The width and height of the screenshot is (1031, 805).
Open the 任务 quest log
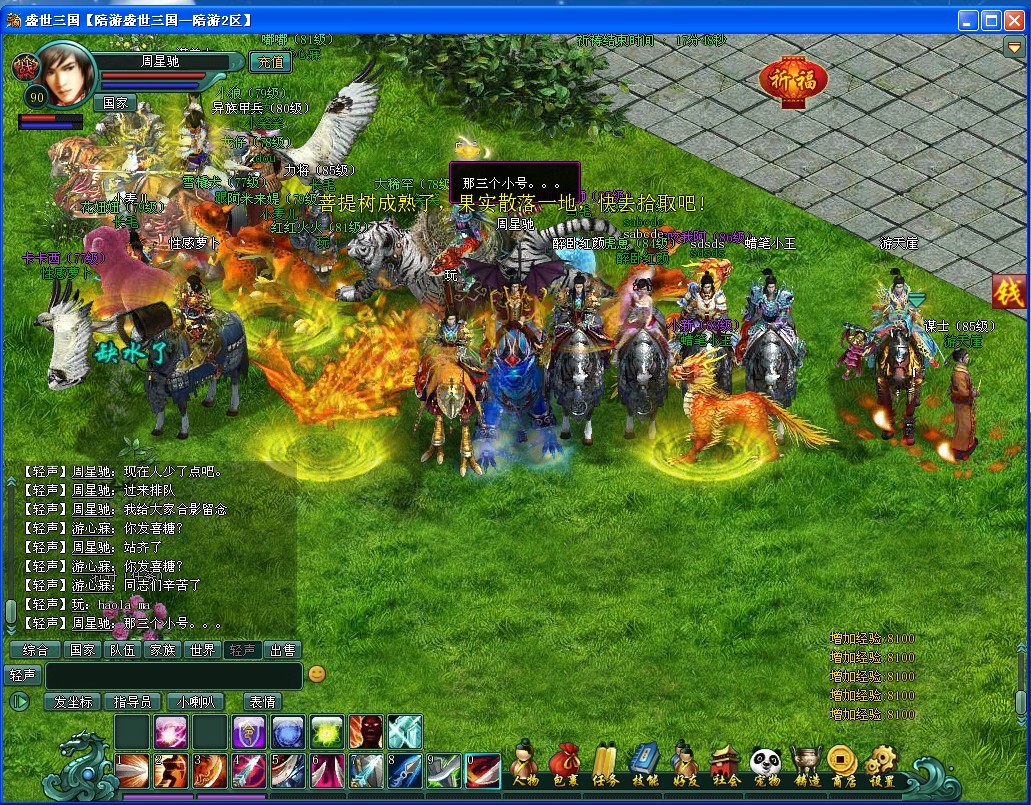click(604, 763)
